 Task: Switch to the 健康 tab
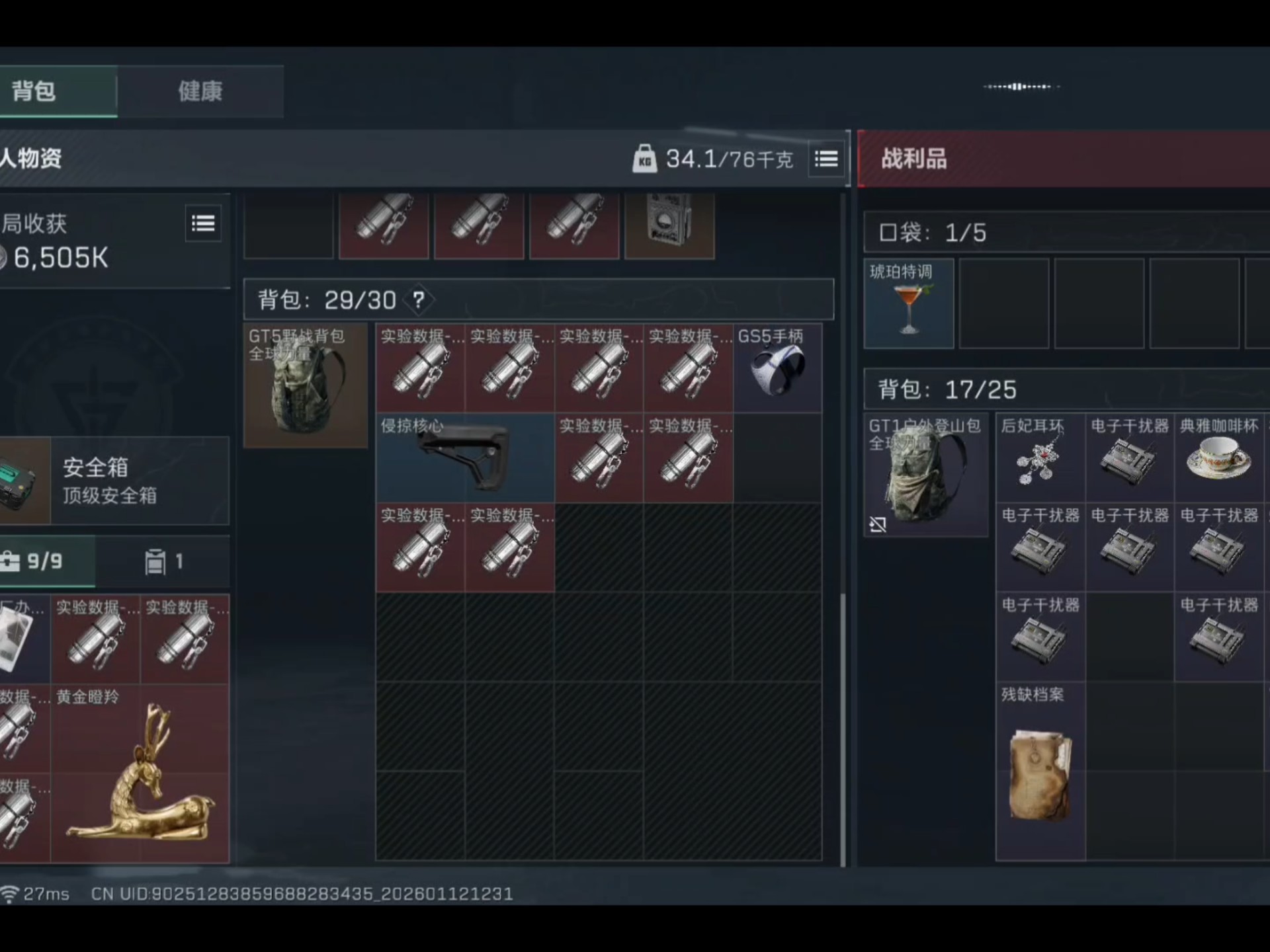200,92
